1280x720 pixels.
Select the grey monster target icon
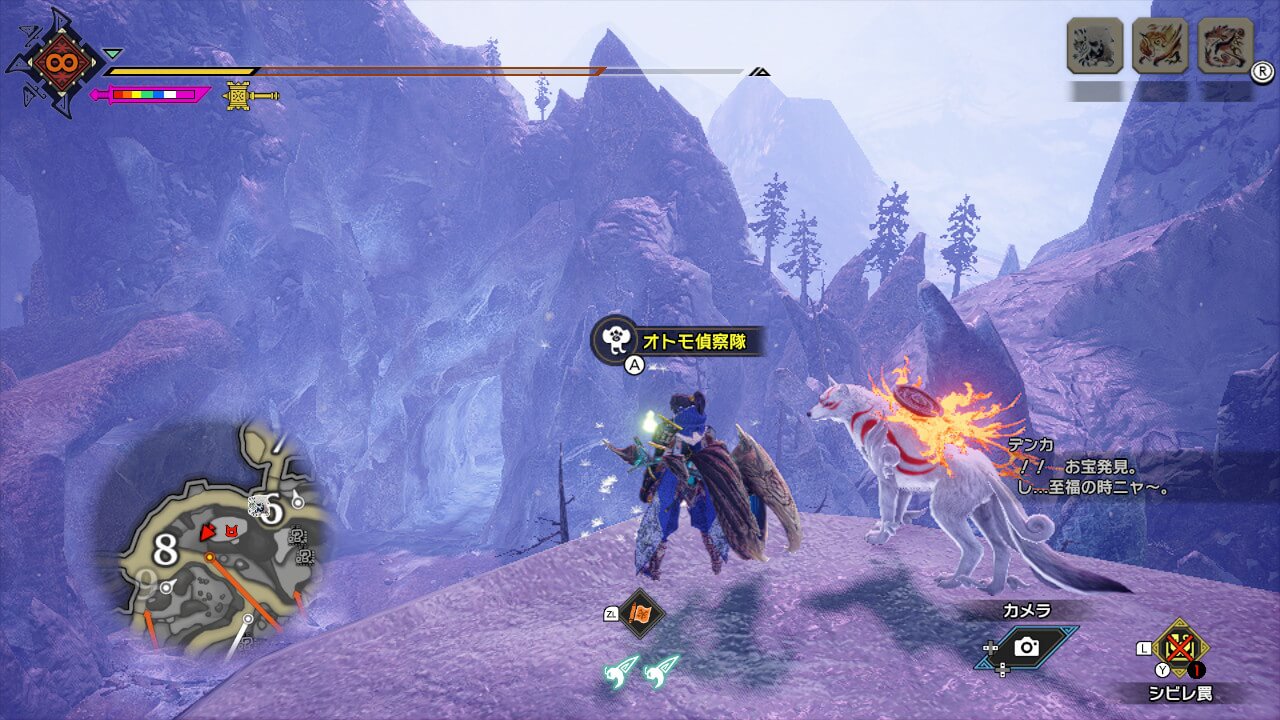1094,45
